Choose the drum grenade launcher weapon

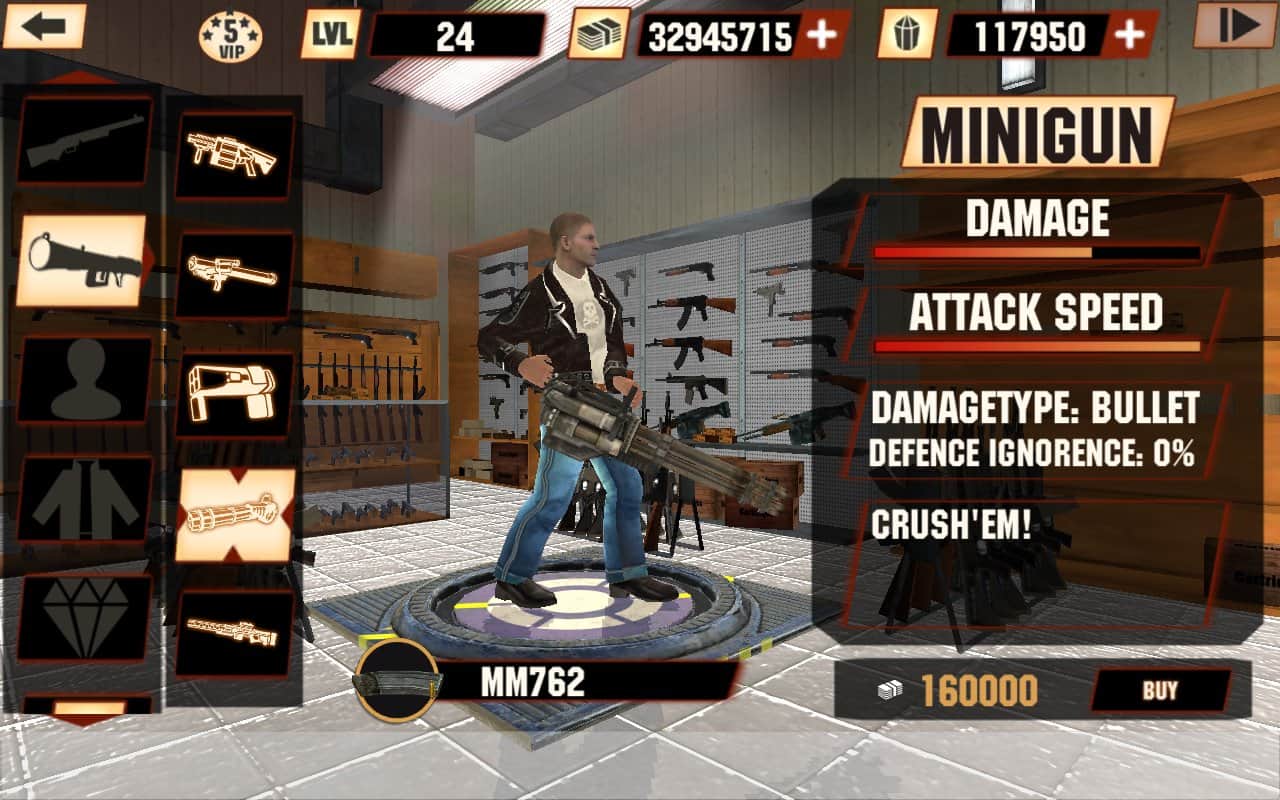[x=234, y=155]
